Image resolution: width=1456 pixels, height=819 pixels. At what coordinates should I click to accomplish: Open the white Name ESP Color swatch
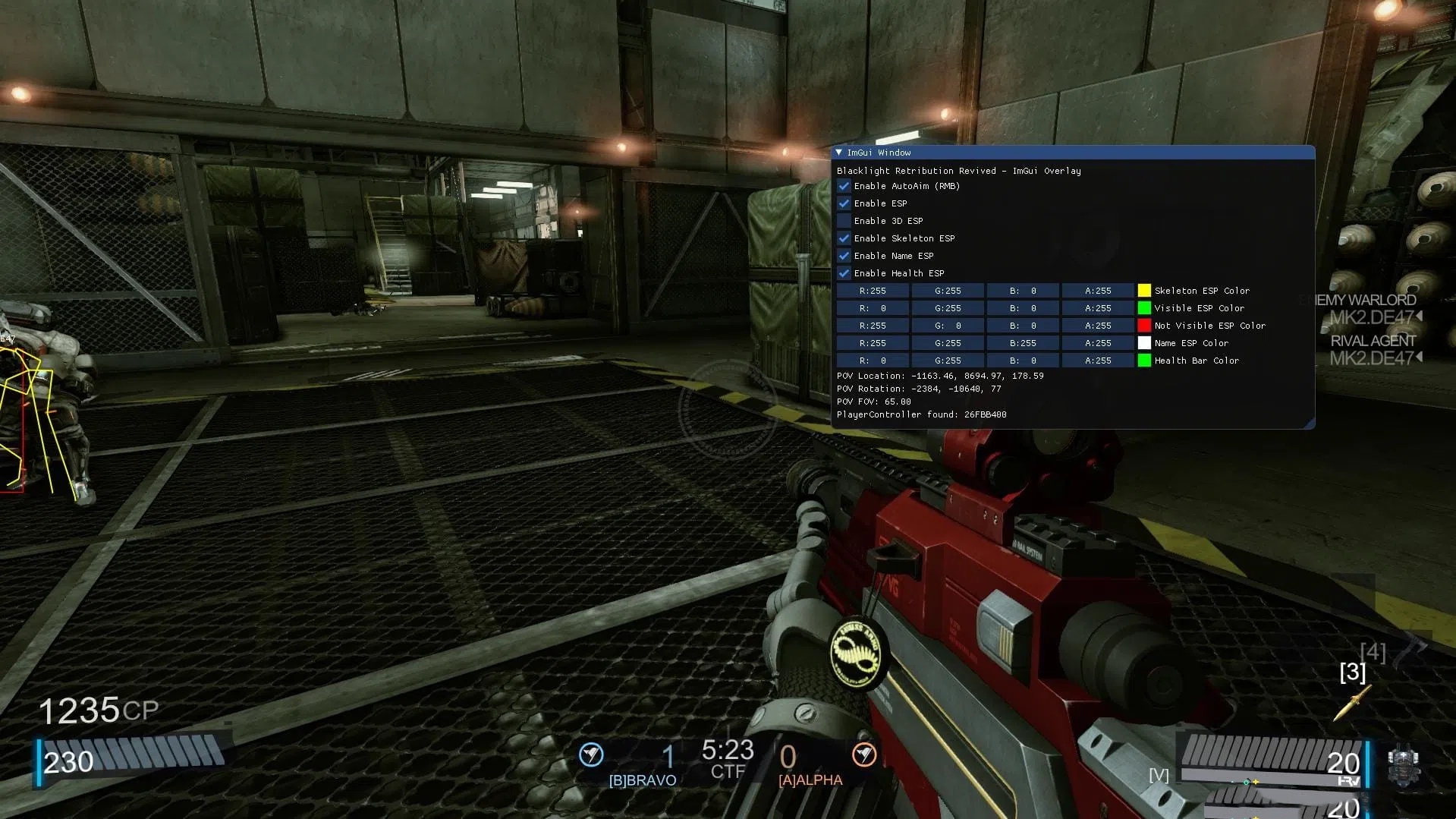pos(1144,343)
